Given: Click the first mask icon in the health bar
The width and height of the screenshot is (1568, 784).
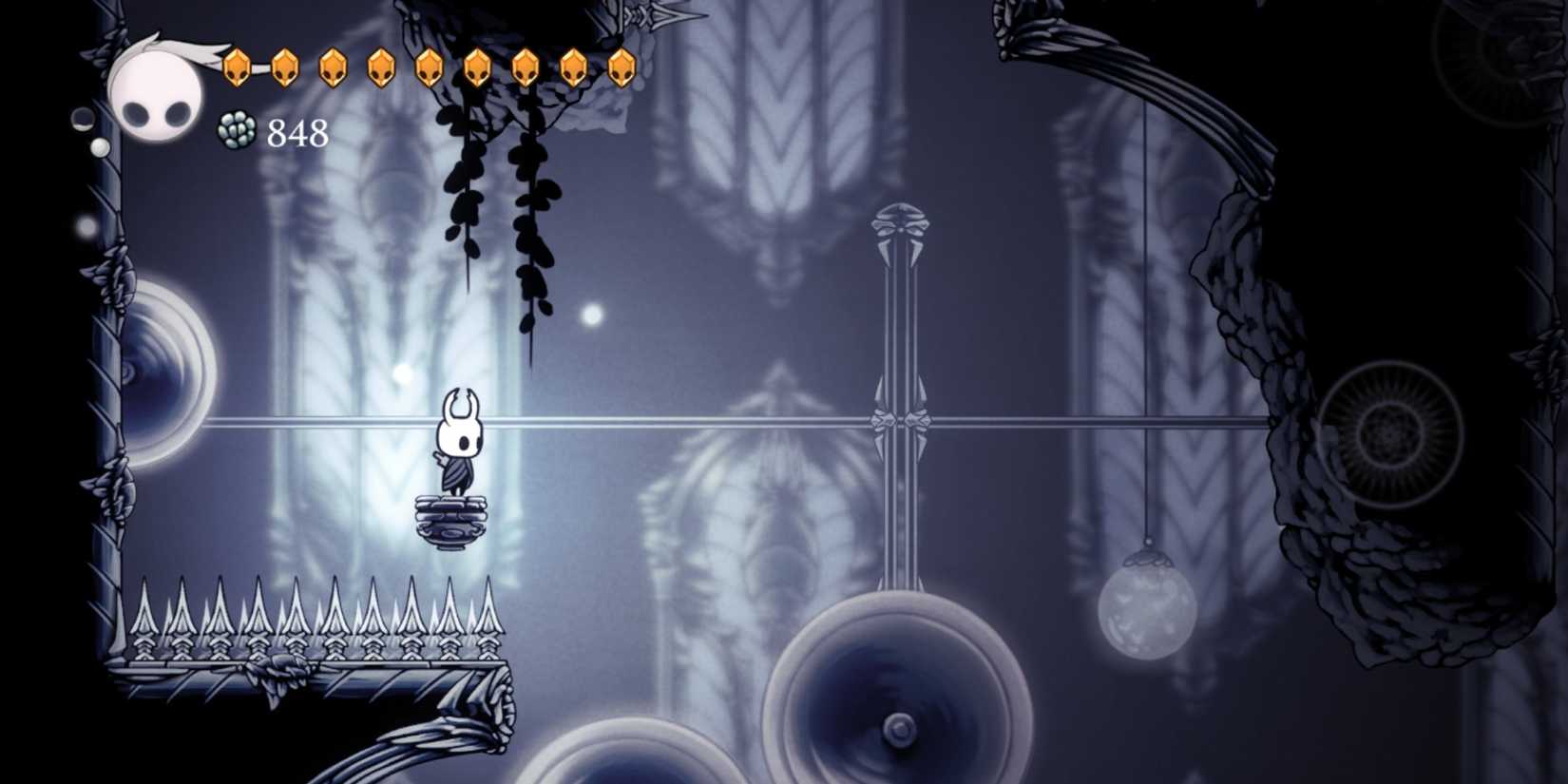Looking at the screenshot, I should click(x=236, y=68).
